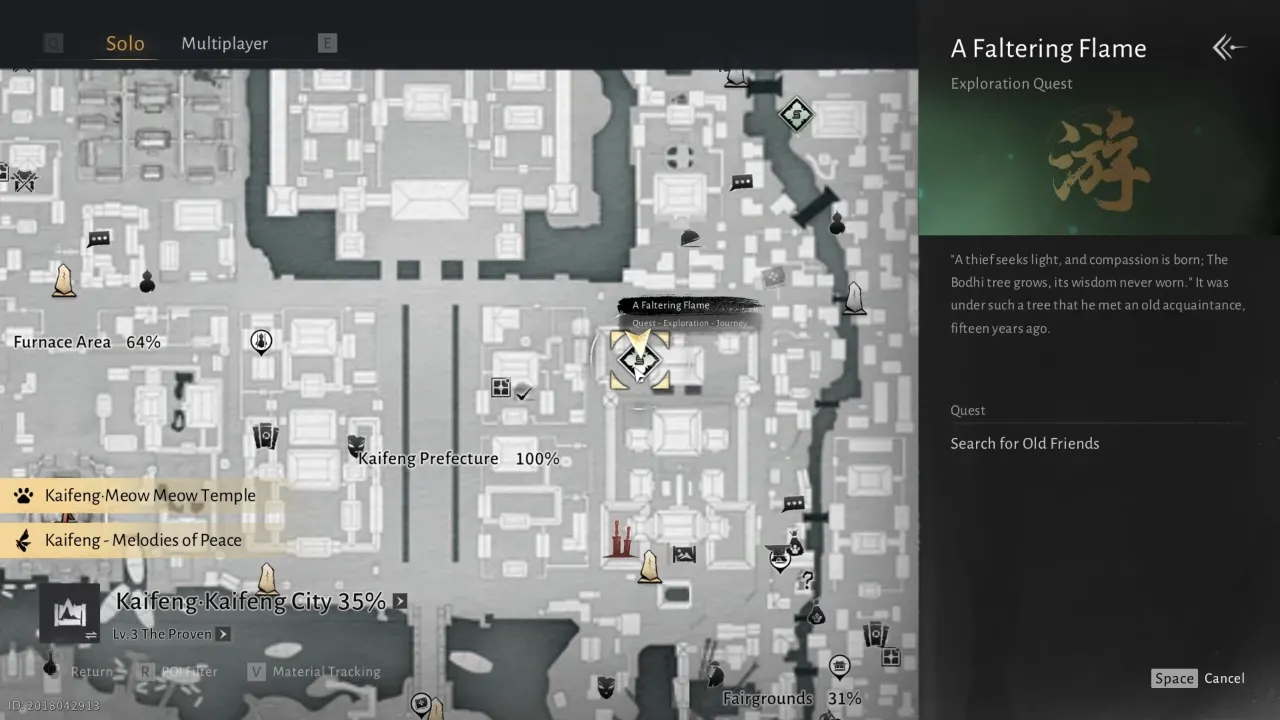Expand details for Kaifeng City 35%
The width and height of the screenshot is (1280, 720).
coord(399,601)
